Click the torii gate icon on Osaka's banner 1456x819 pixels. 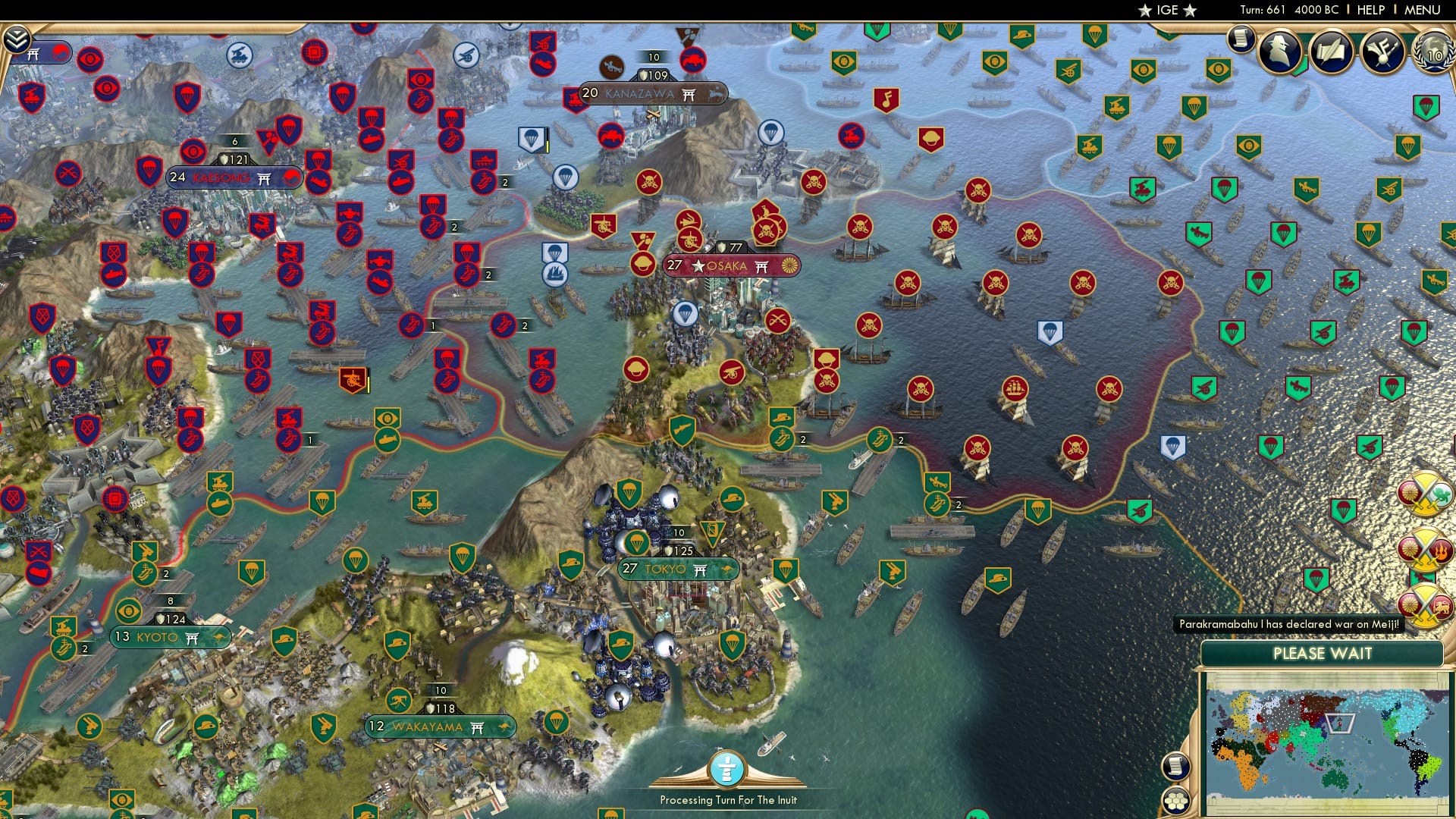(x=761, y=266)
